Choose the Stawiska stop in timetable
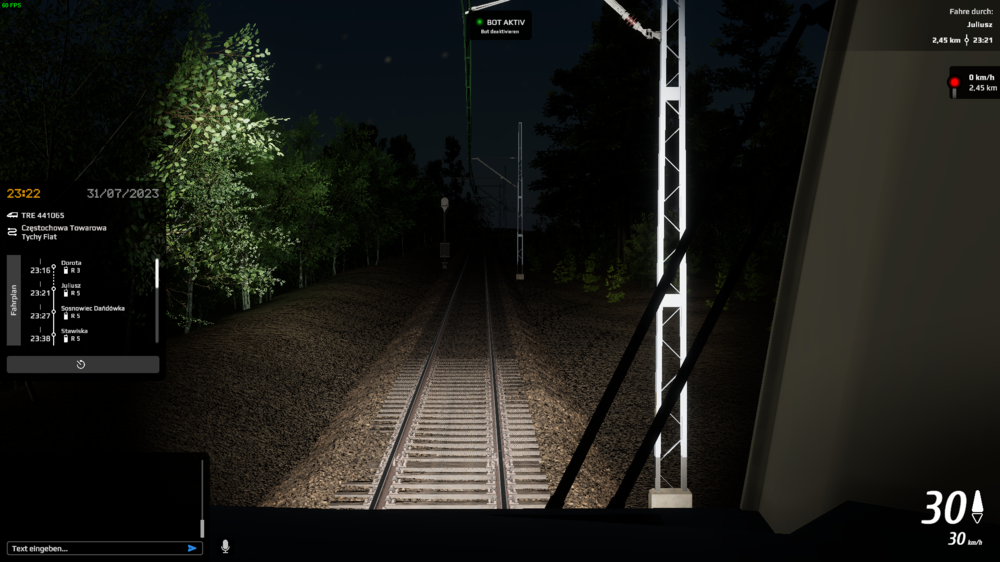 (x=74, y=330)
